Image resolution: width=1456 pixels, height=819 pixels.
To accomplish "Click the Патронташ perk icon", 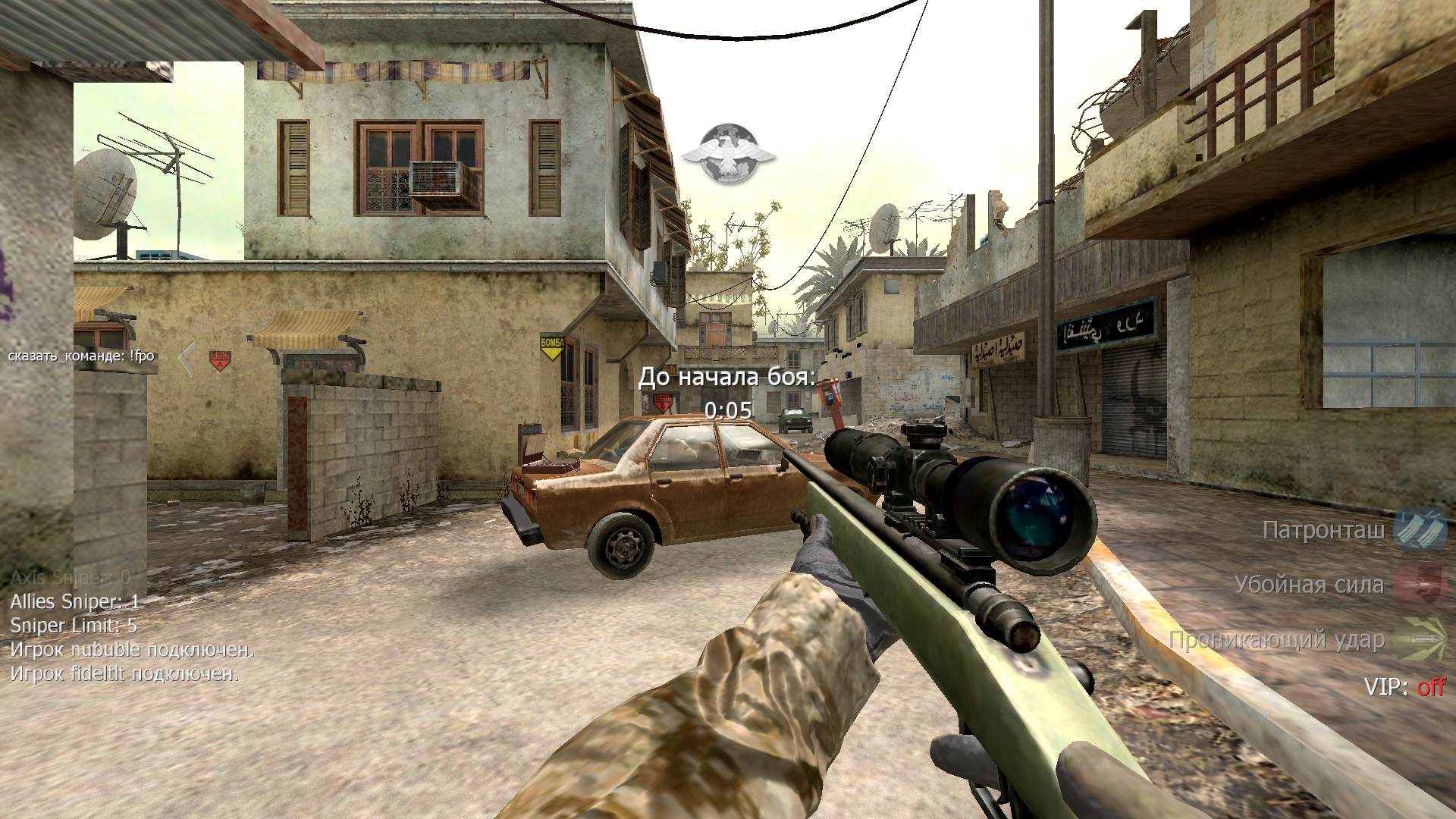I will [1420, 529].
